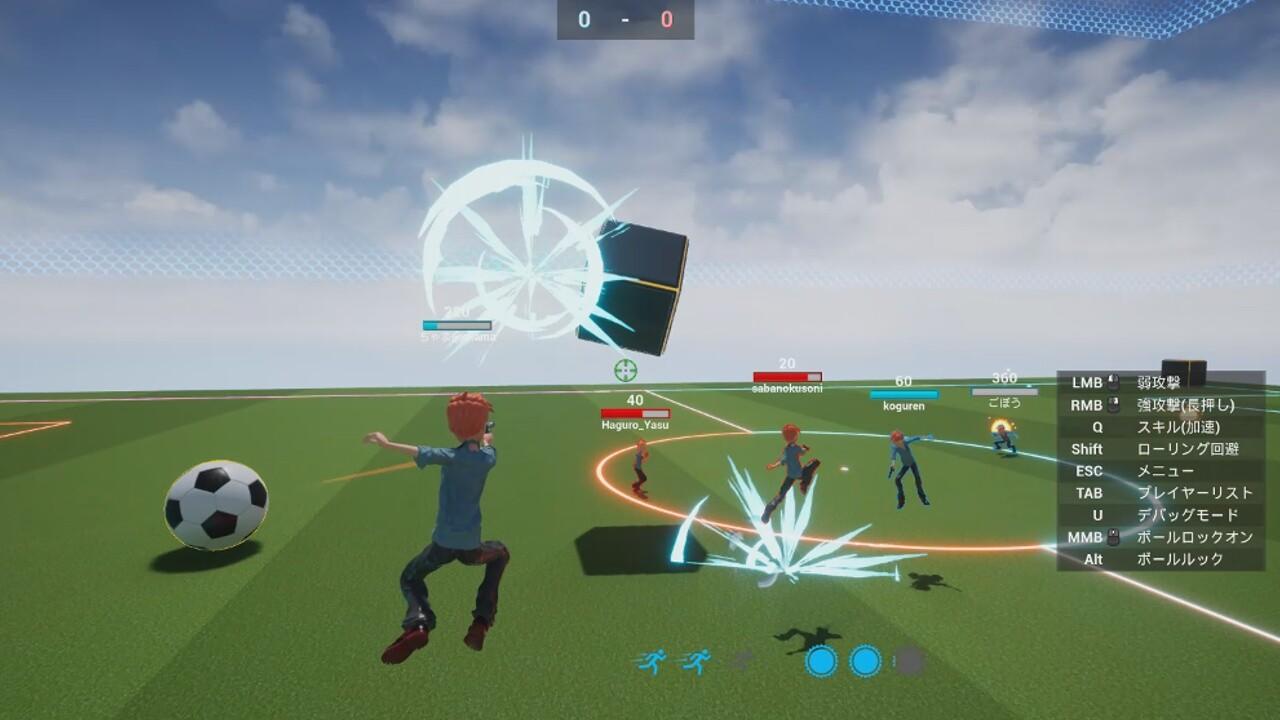Click the Haguro_Yasu player name label

click(x=634, y=424)
